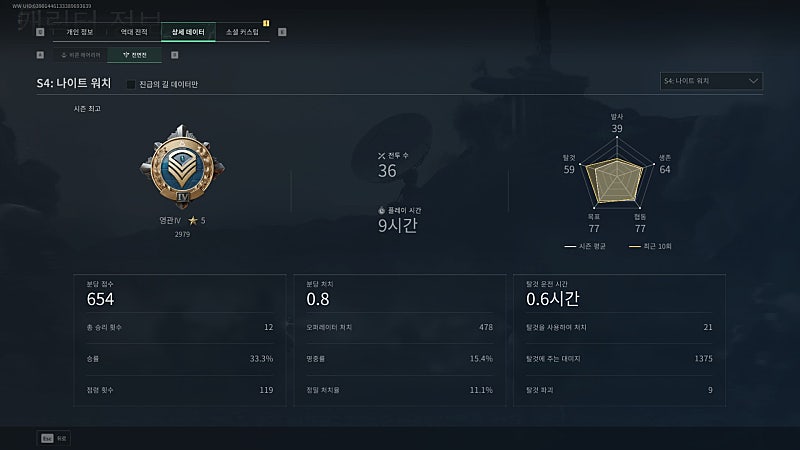800x450 pixels.
Task: Click the season-best rank emblem
Action: tap(181, 169)
